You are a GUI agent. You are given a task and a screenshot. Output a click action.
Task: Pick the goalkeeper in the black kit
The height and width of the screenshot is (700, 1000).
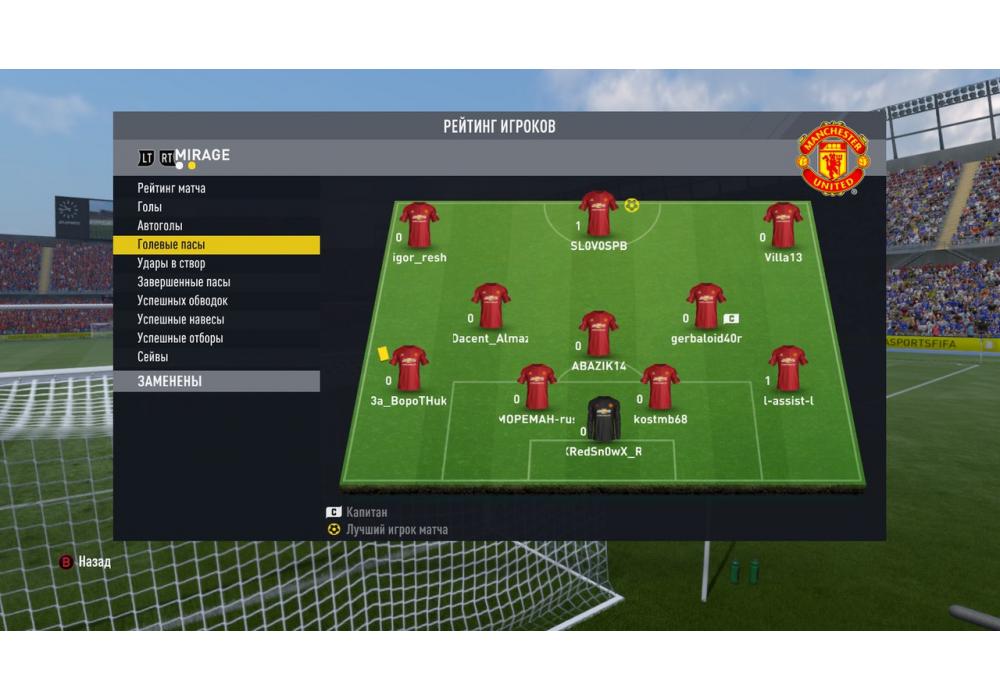(603, 419)
